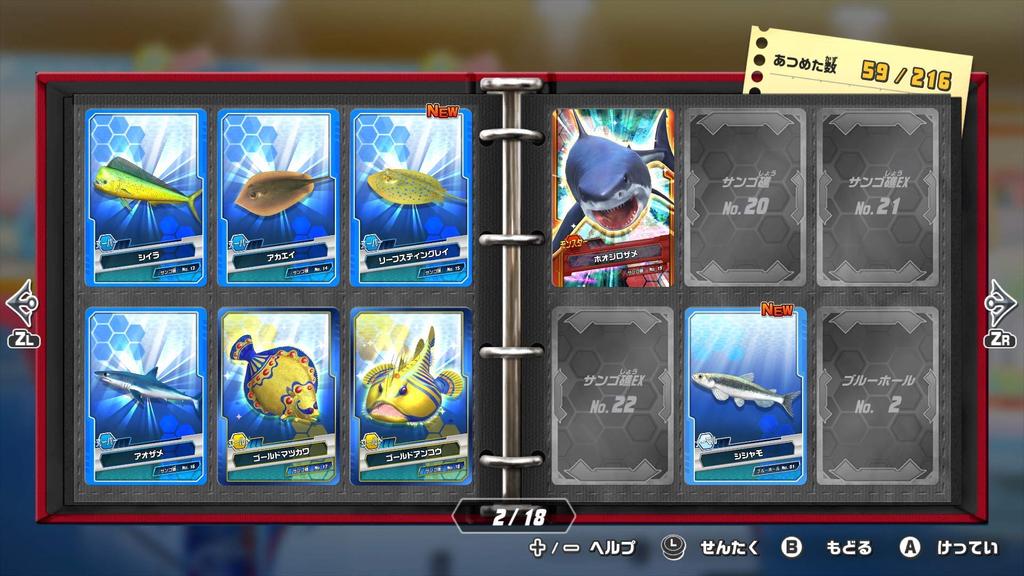Select the empty サンゴ礁EX No. 22 slot

613,396
